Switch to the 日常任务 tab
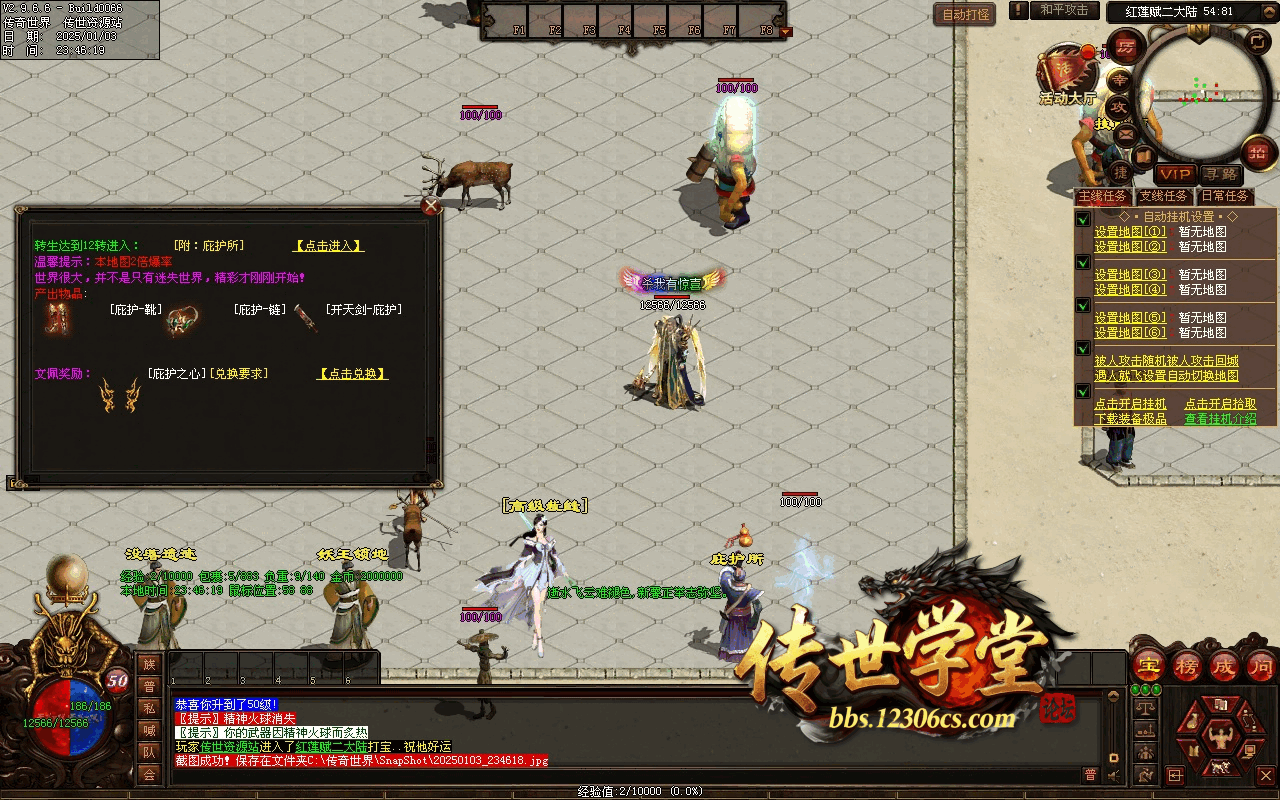Viewport: 1280px width, 800px height. coord(1225,196)
